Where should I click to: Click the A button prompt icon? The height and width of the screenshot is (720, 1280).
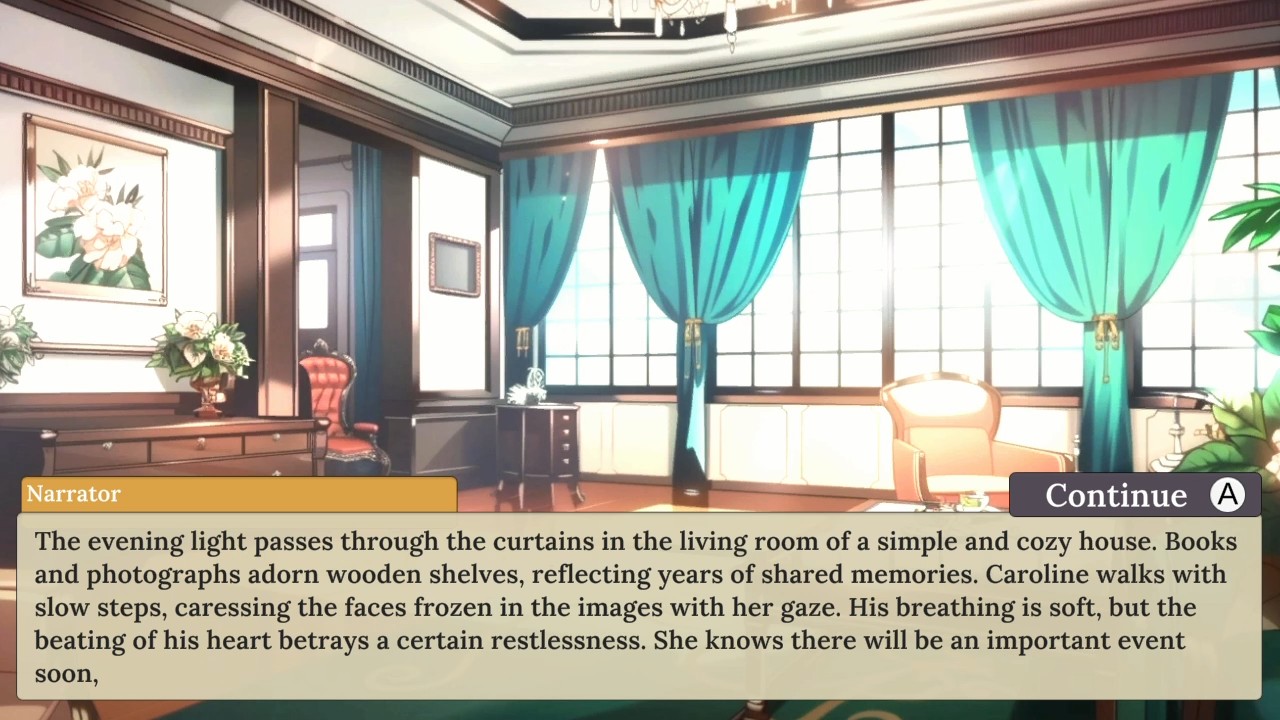(1227, 494)
